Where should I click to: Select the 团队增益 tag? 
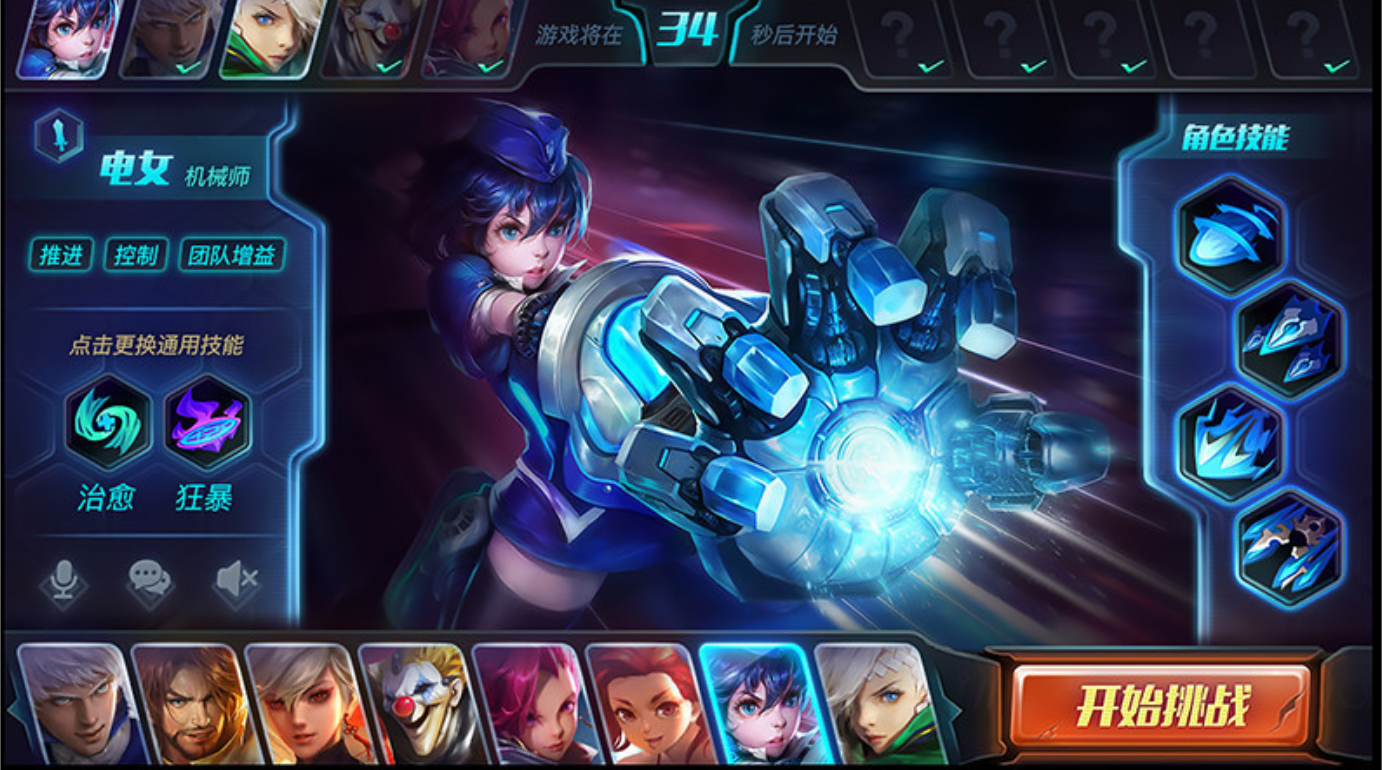pos(232,255)
